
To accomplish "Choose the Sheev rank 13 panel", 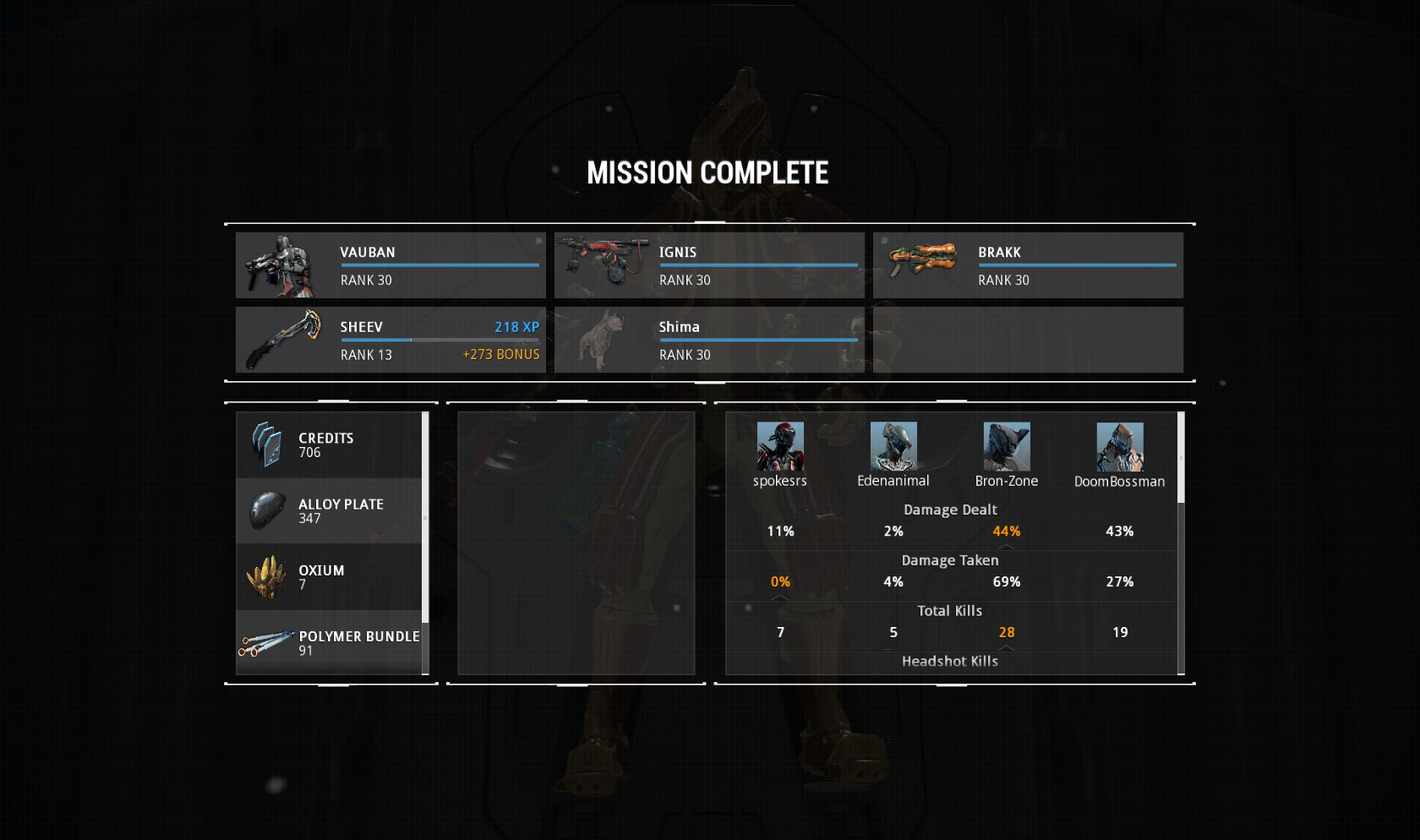I will click(390, 340).
